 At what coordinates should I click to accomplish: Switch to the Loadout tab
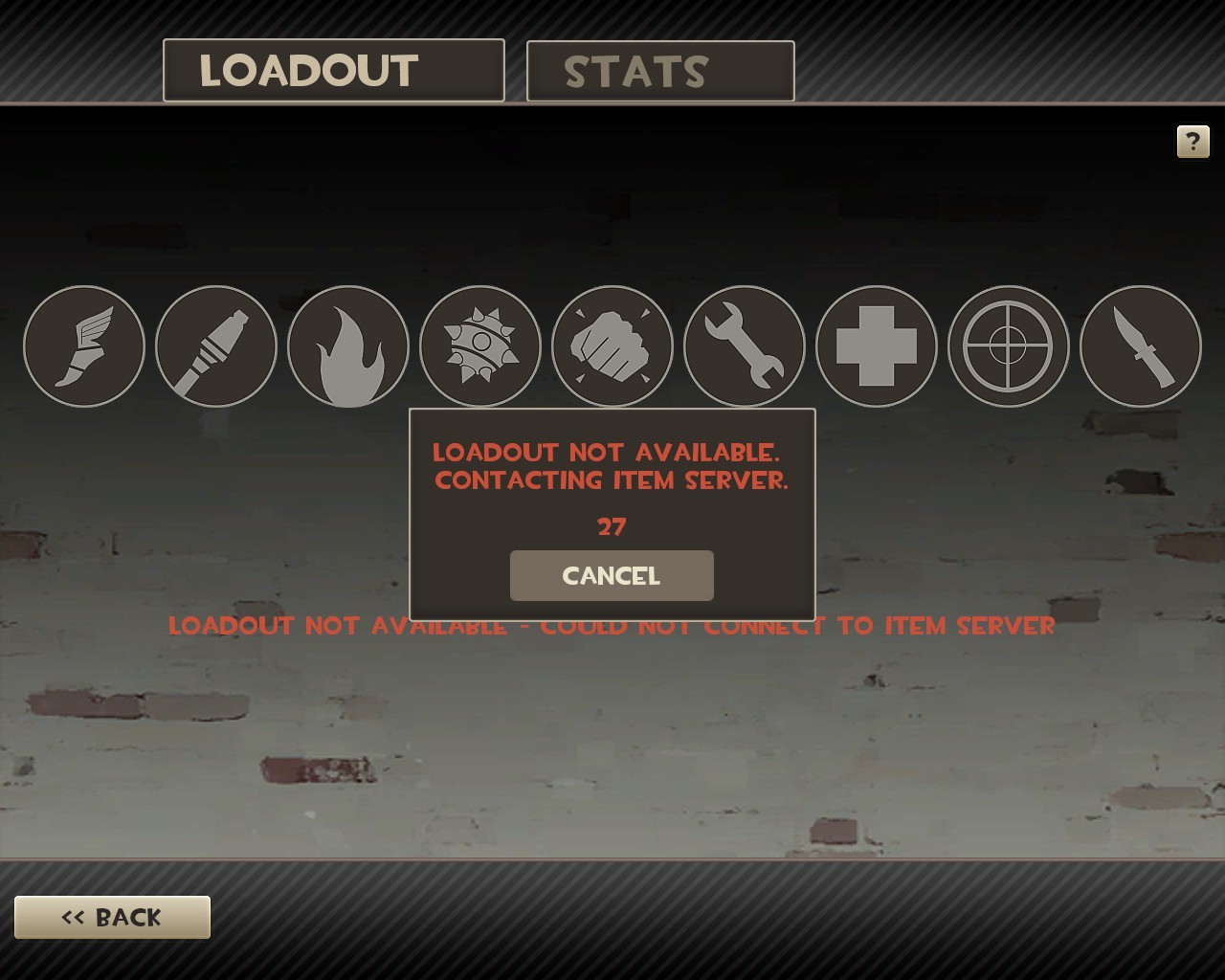[333, 71]
